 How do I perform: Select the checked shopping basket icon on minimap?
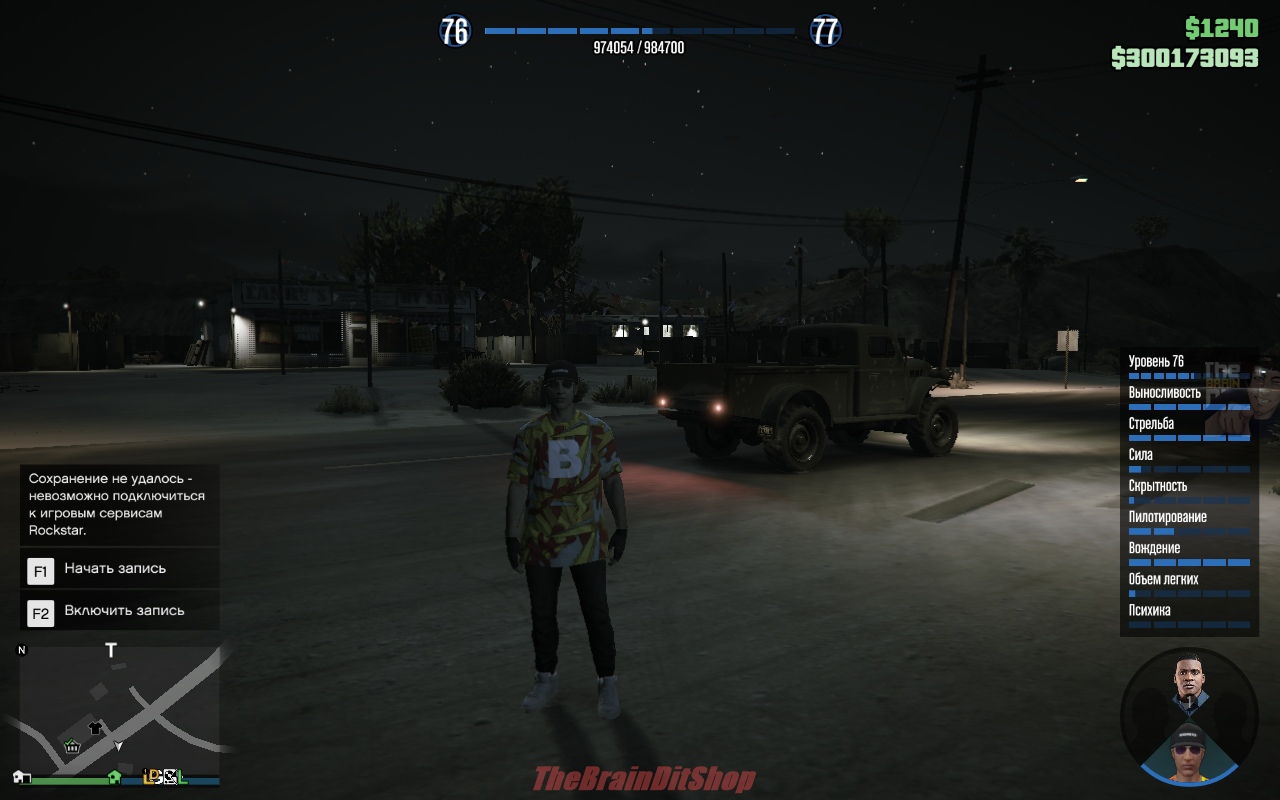tap(72, 747)
